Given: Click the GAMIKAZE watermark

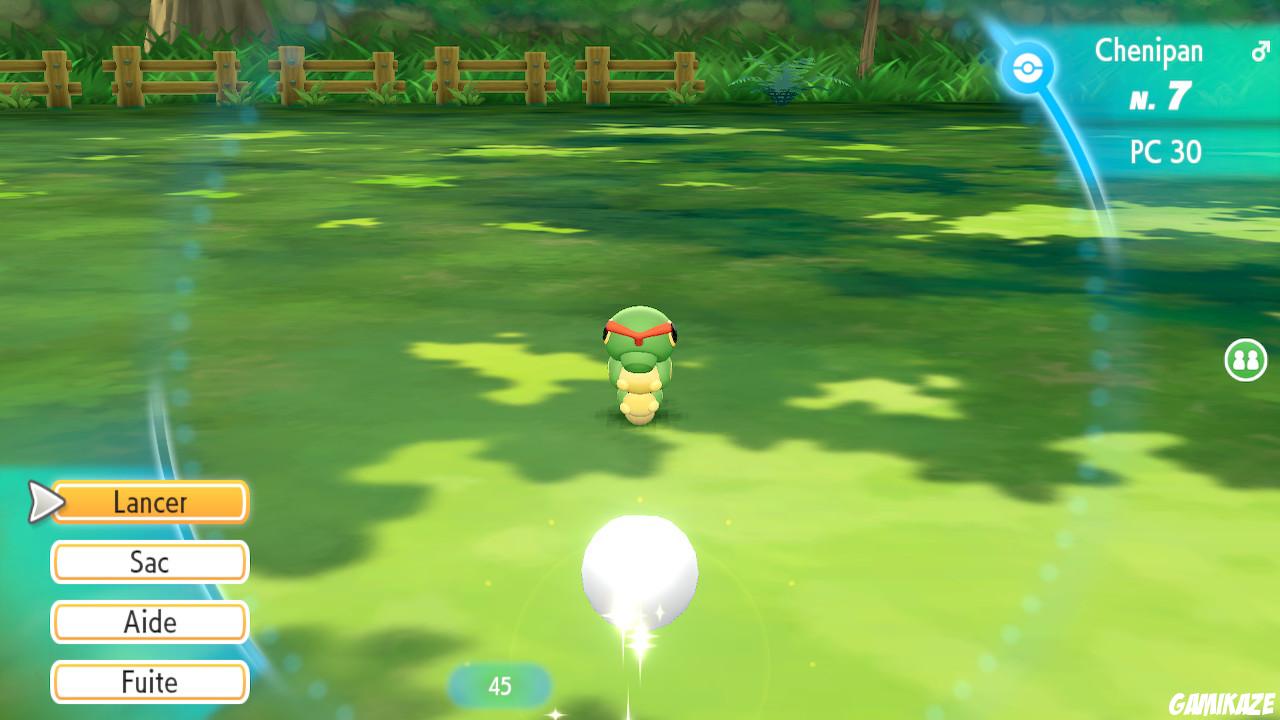Looking at the screenshot, I should pos(1219,705).
